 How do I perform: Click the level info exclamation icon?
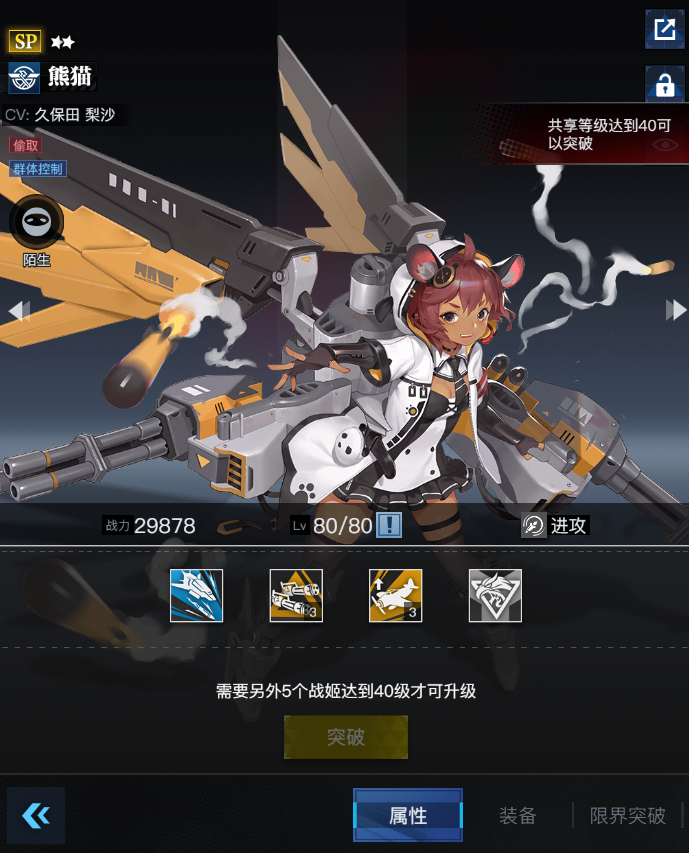coord(388,526)
